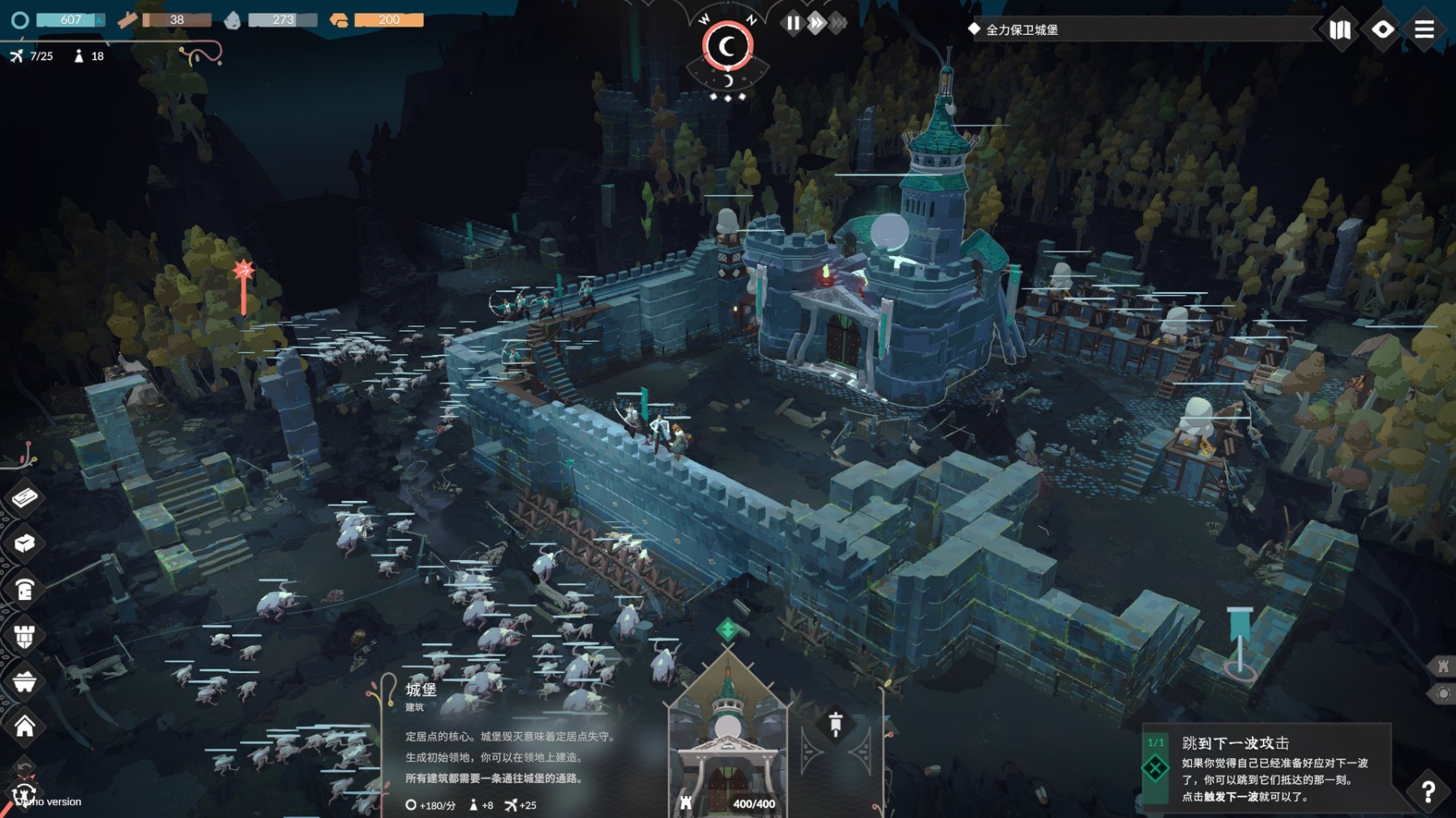Open the stone block build category
1456x818 pixels.
24,542
